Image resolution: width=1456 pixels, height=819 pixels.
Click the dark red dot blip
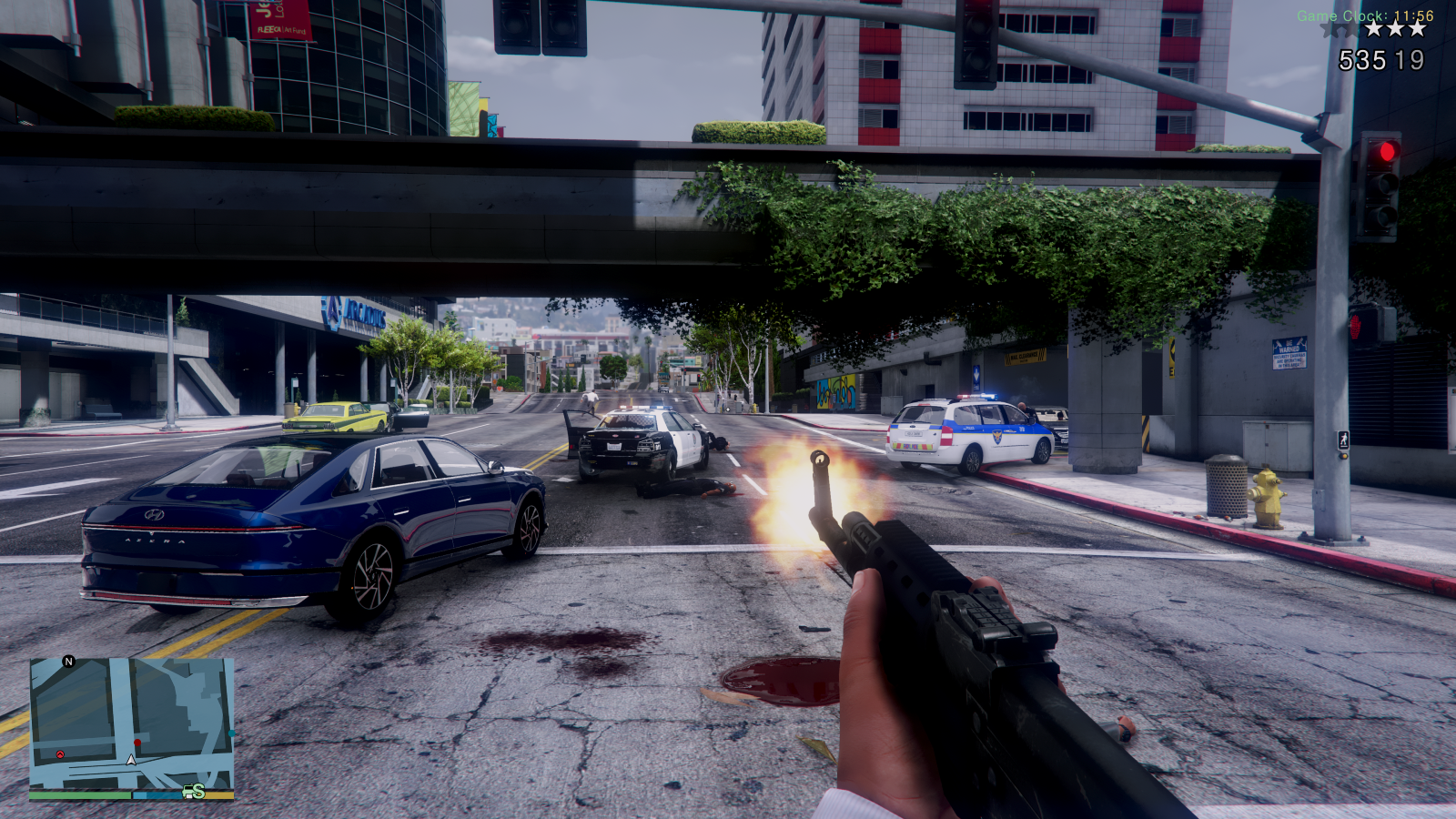coord(137,743)
